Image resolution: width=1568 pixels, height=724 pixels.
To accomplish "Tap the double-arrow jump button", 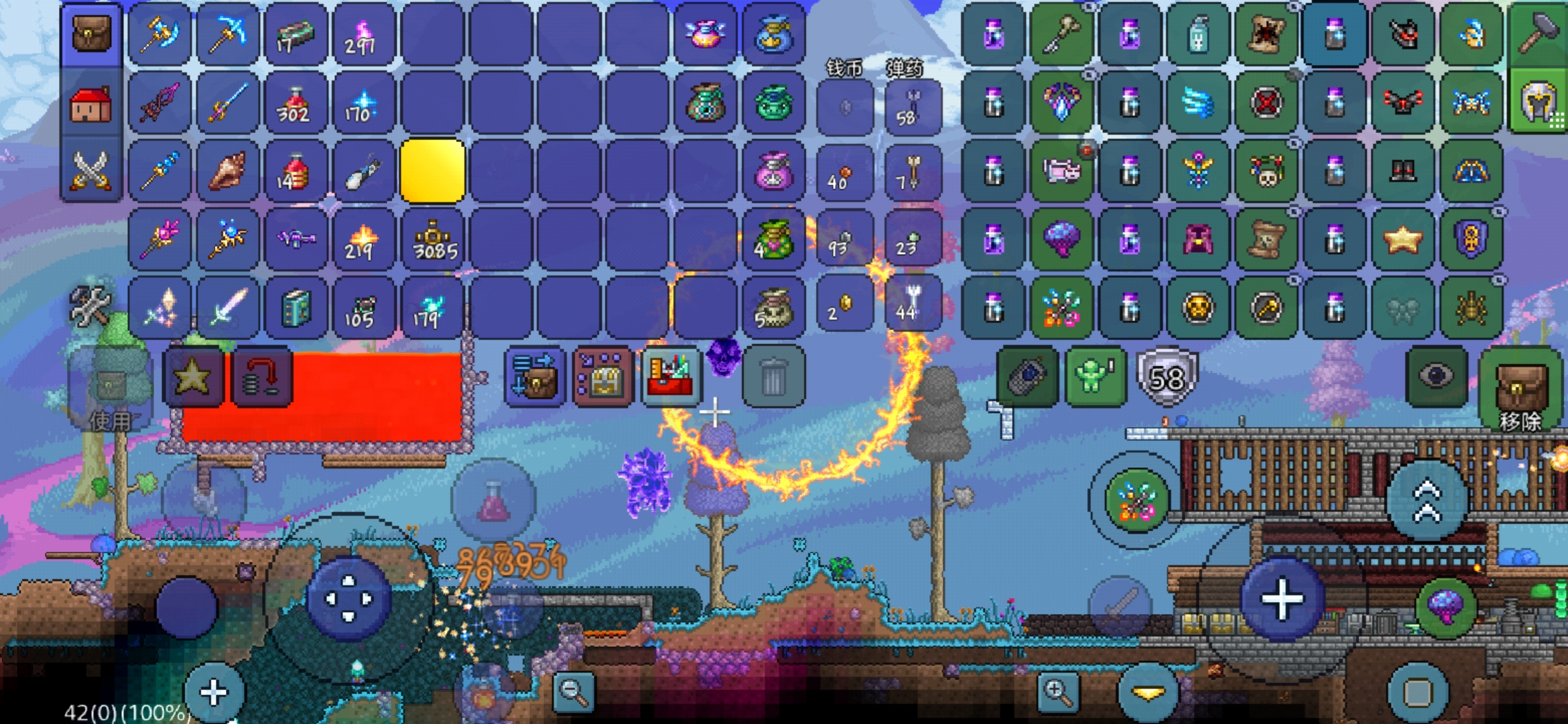I will pos(1427,501).
